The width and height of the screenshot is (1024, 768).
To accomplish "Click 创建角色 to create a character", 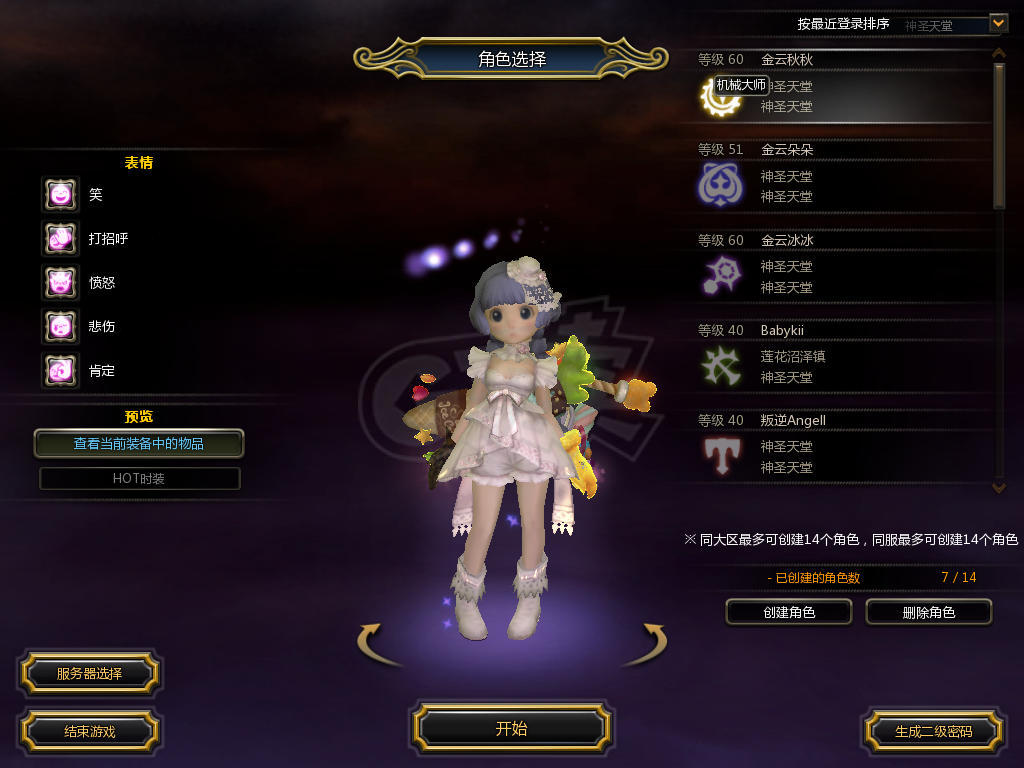I will coord(788,612).
